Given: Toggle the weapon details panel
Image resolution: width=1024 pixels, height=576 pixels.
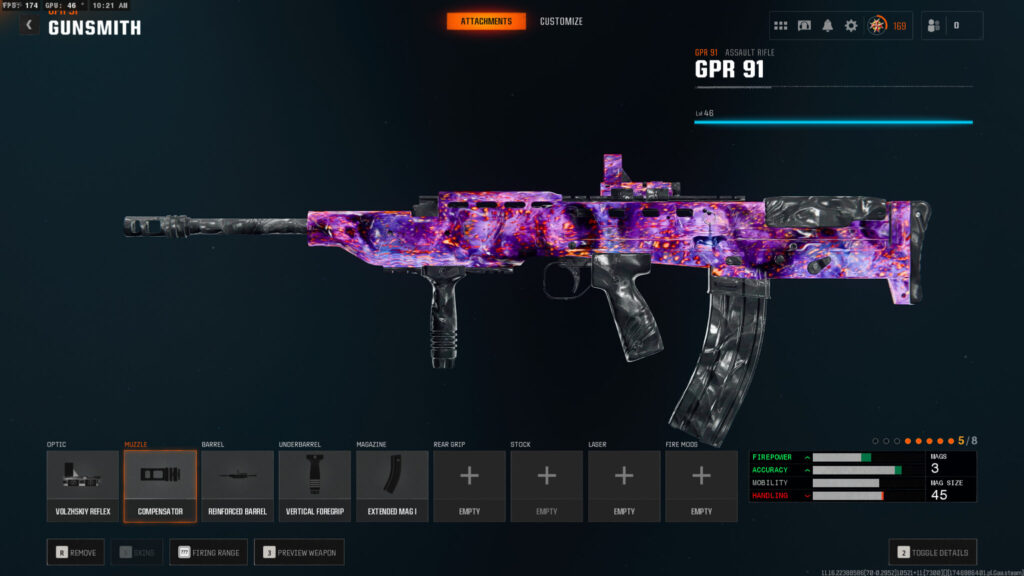Looking at the screenshot, I should coord(932,552).
